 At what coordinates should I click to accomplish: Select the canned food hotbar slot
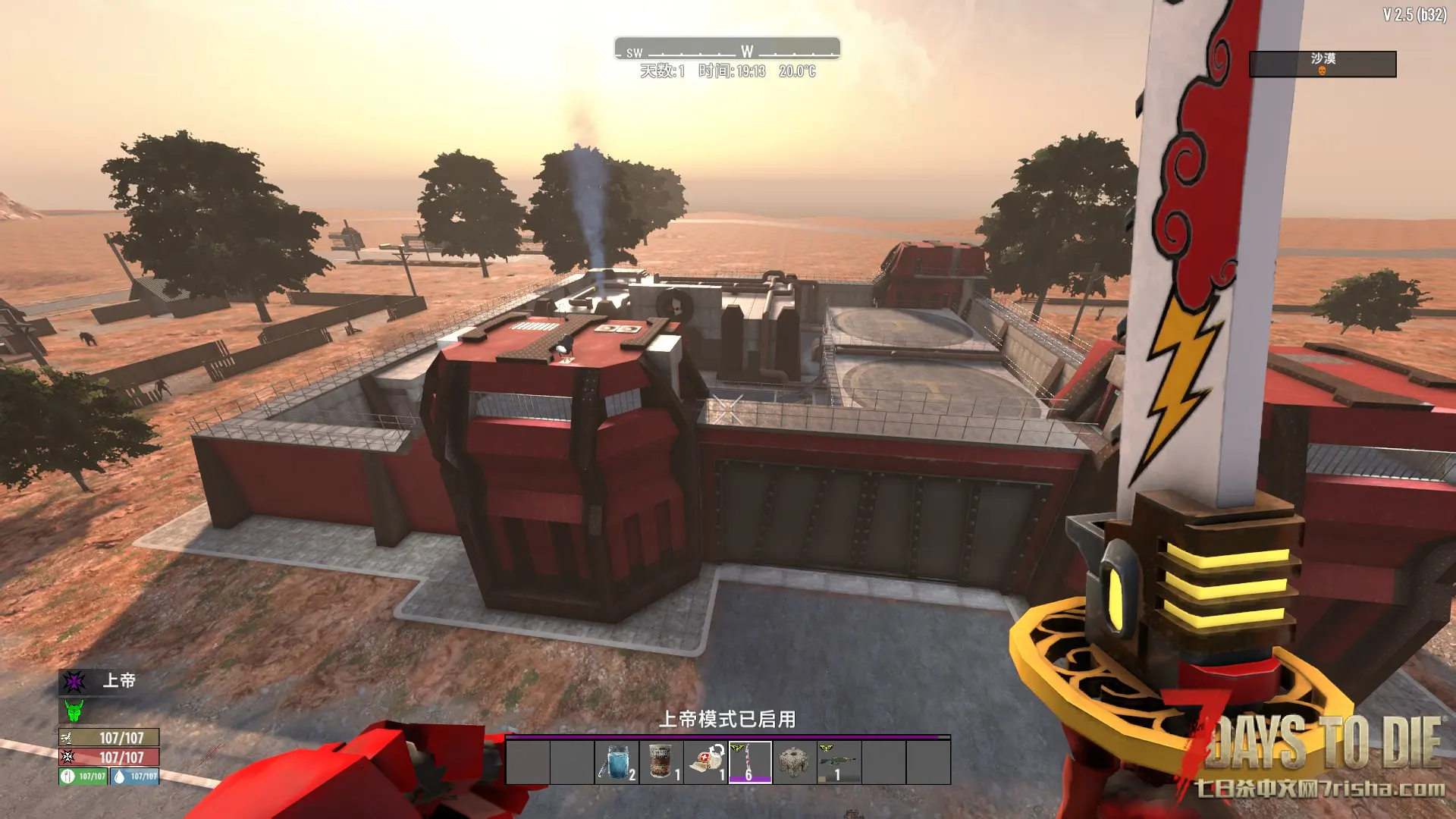(x=661, y=762)
